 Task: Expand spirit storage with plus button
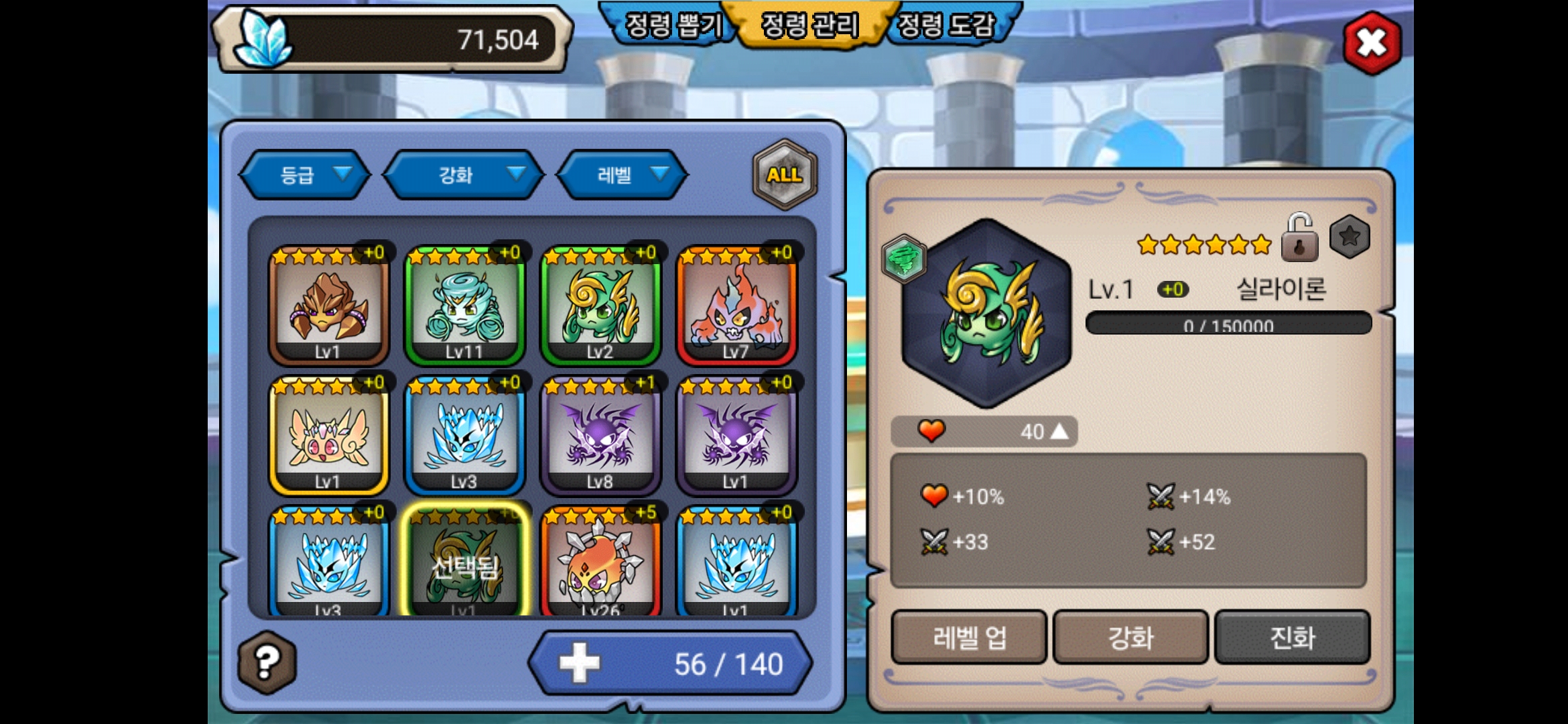580,663
